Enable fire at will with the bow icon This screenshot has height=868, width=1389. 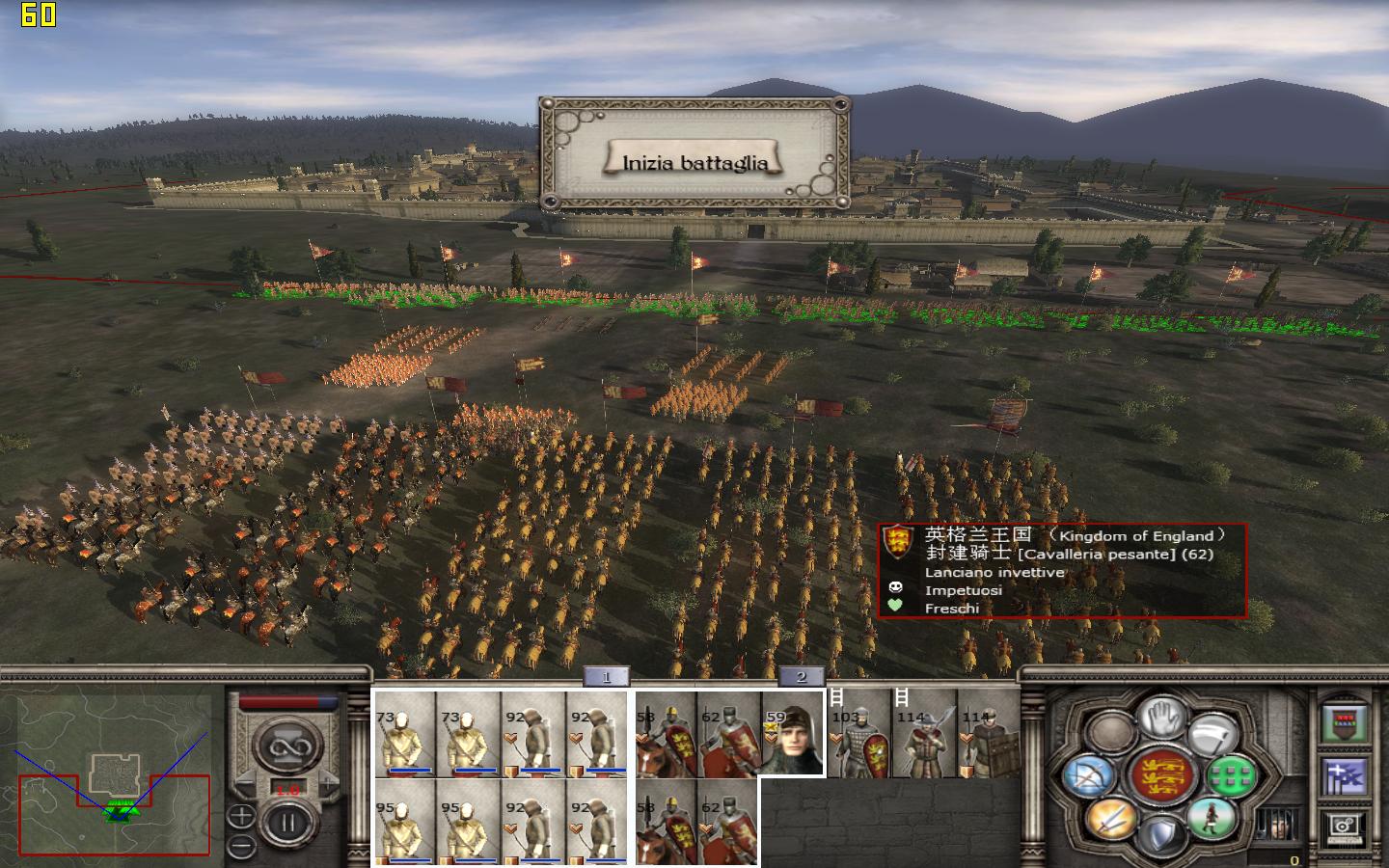1087,776
